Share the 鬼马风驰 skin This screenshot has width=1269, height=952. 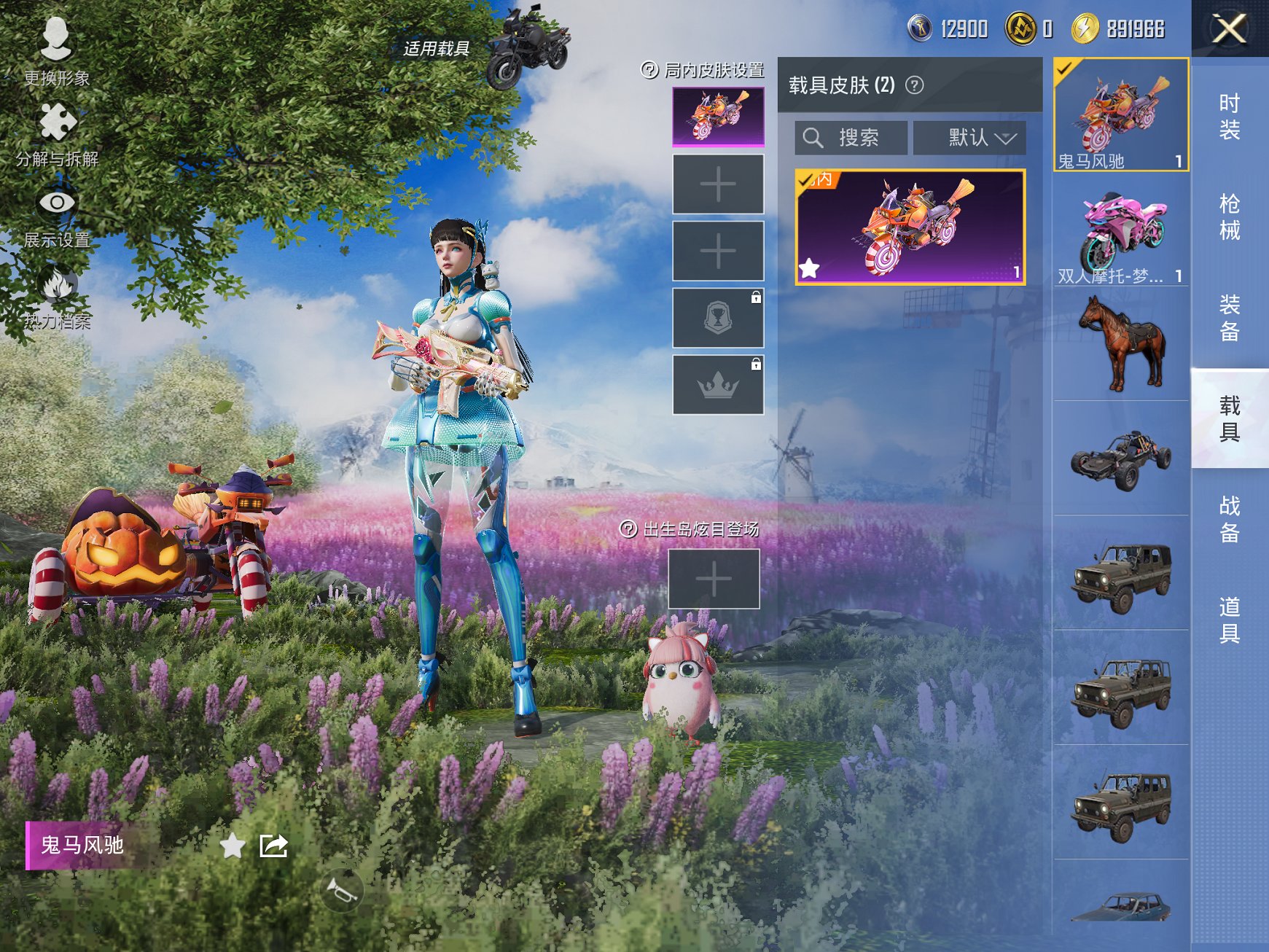[274, 846]
